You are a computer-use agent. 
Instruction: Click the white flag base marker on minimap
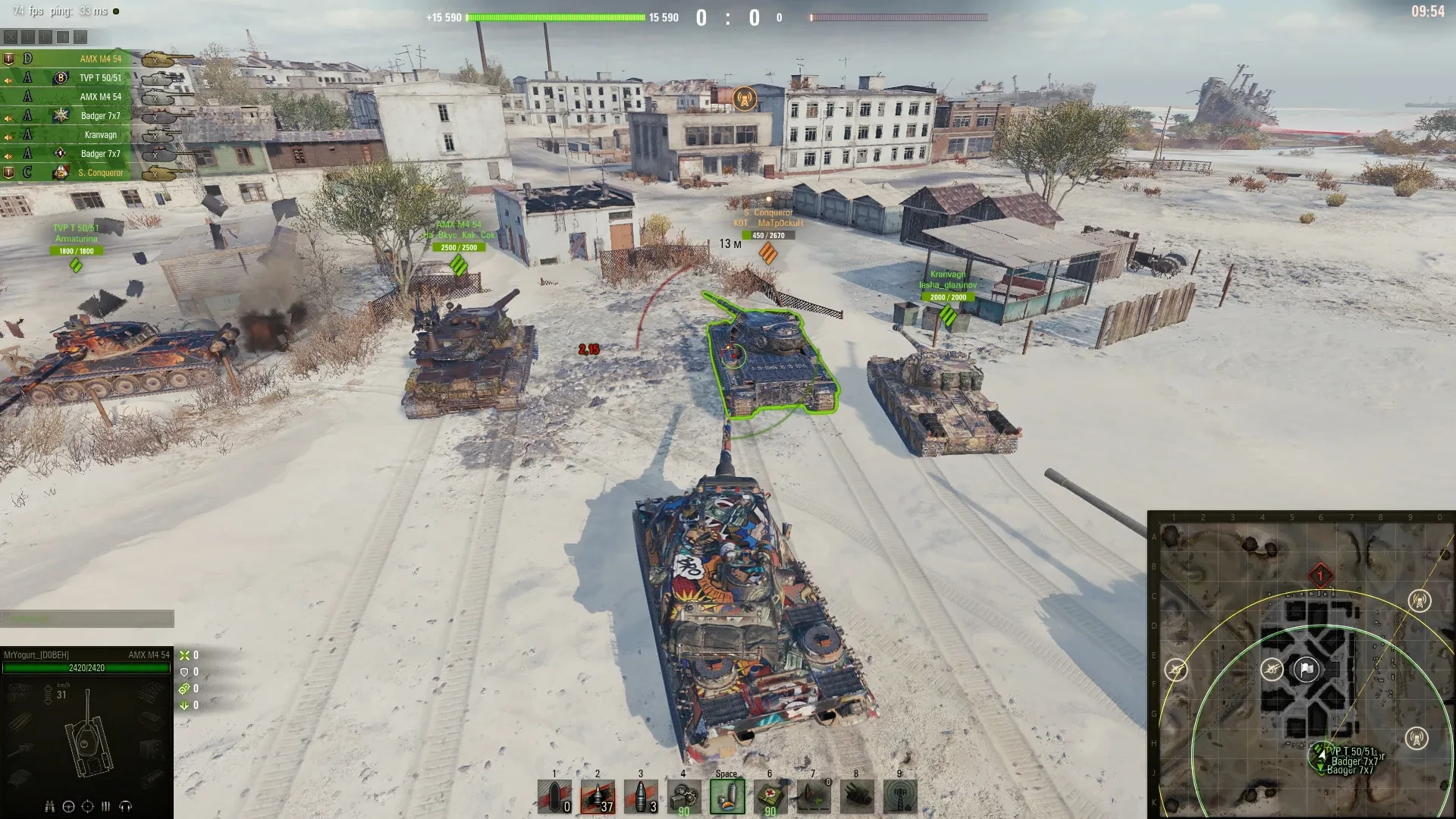coord(1306,670)
